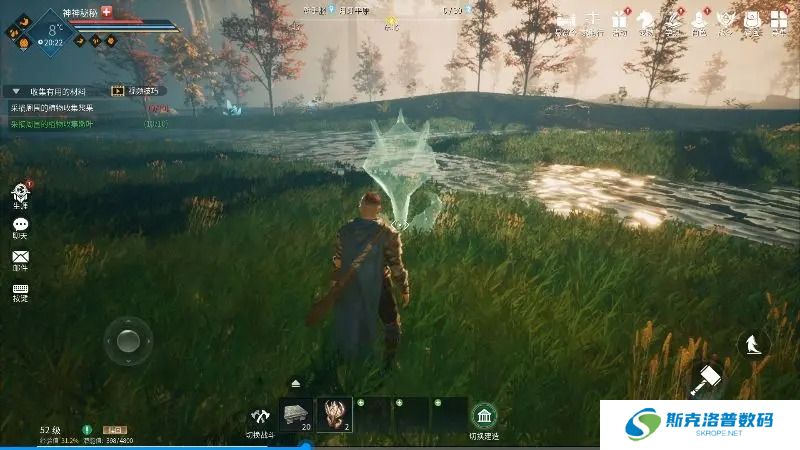Expand the hotbar with the up arrow
The image size is (800, 450).
click(x=296, y=383)
